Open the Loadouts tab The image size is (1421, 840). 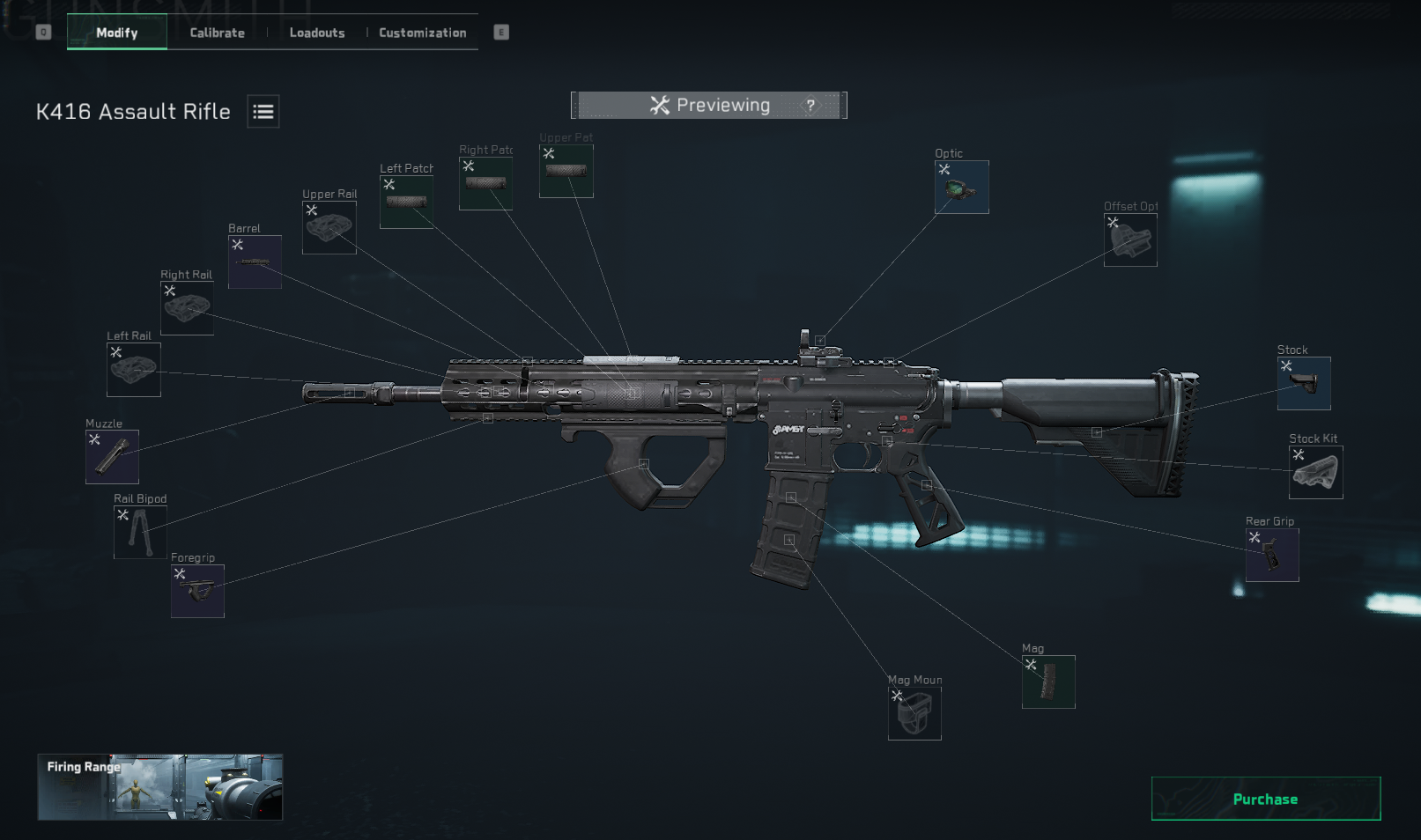tap(317, 33)
